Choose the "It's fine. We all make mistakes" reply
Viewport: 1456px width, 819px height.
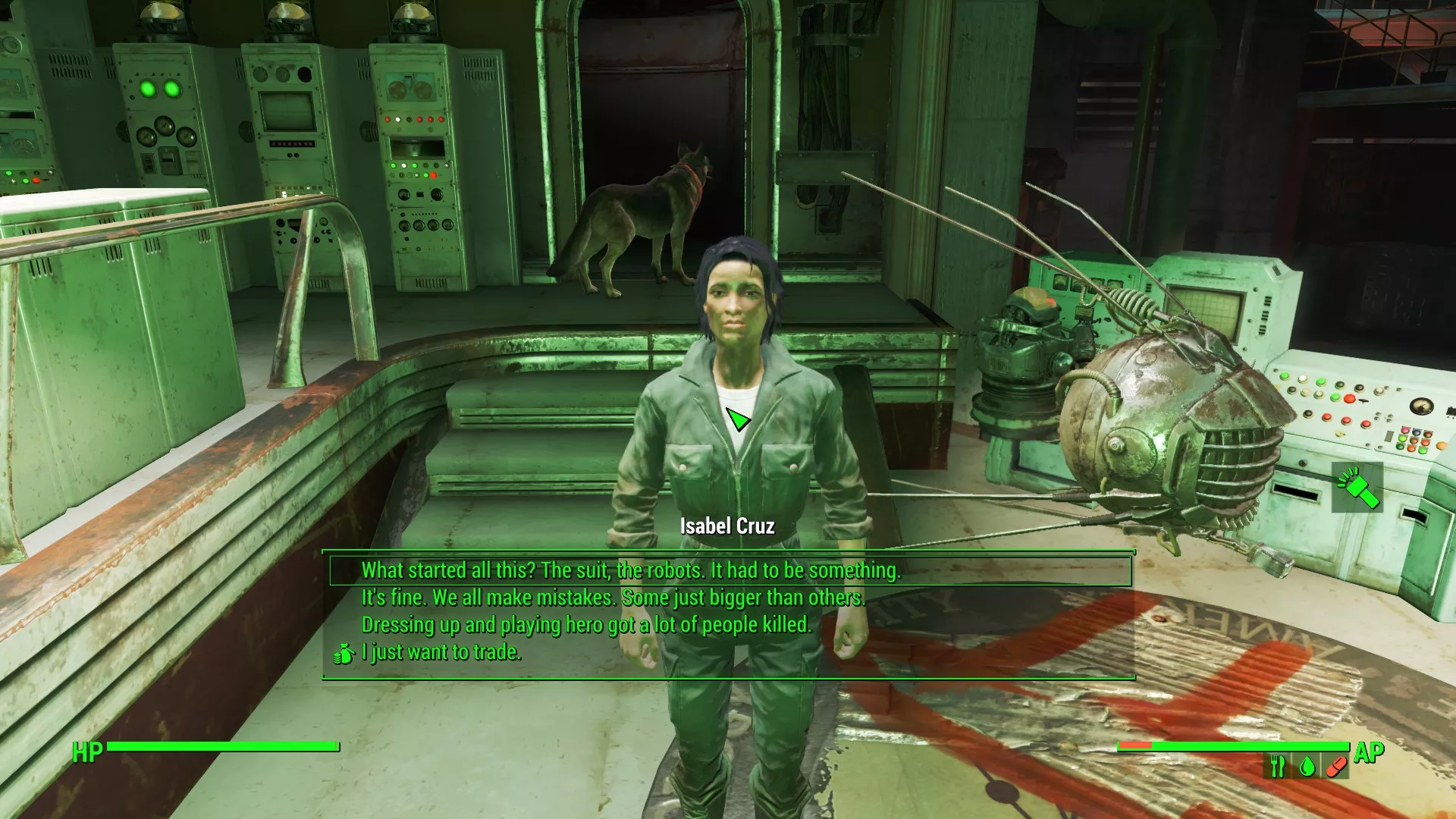point(613,598)
